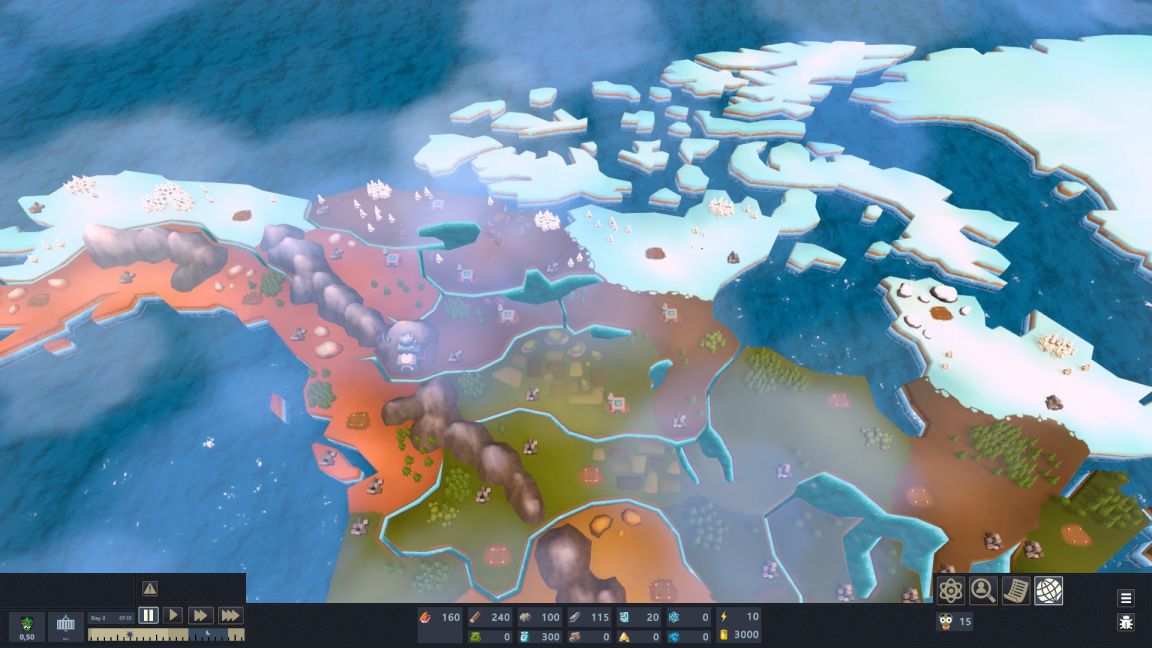Open the hamburger main menu
Viewport: 1152px width, 648px height.
tap(1126, 598)
